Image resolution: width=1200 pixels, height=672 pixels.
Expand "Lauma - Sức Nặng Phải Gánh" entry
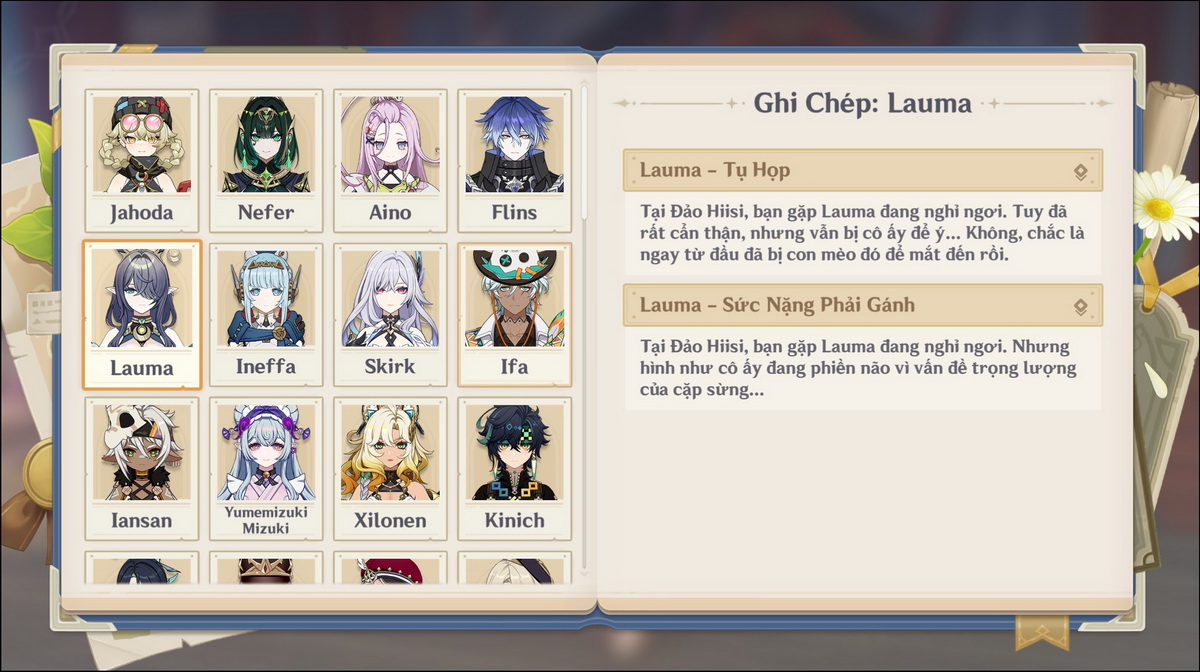(x=862, y=305)
